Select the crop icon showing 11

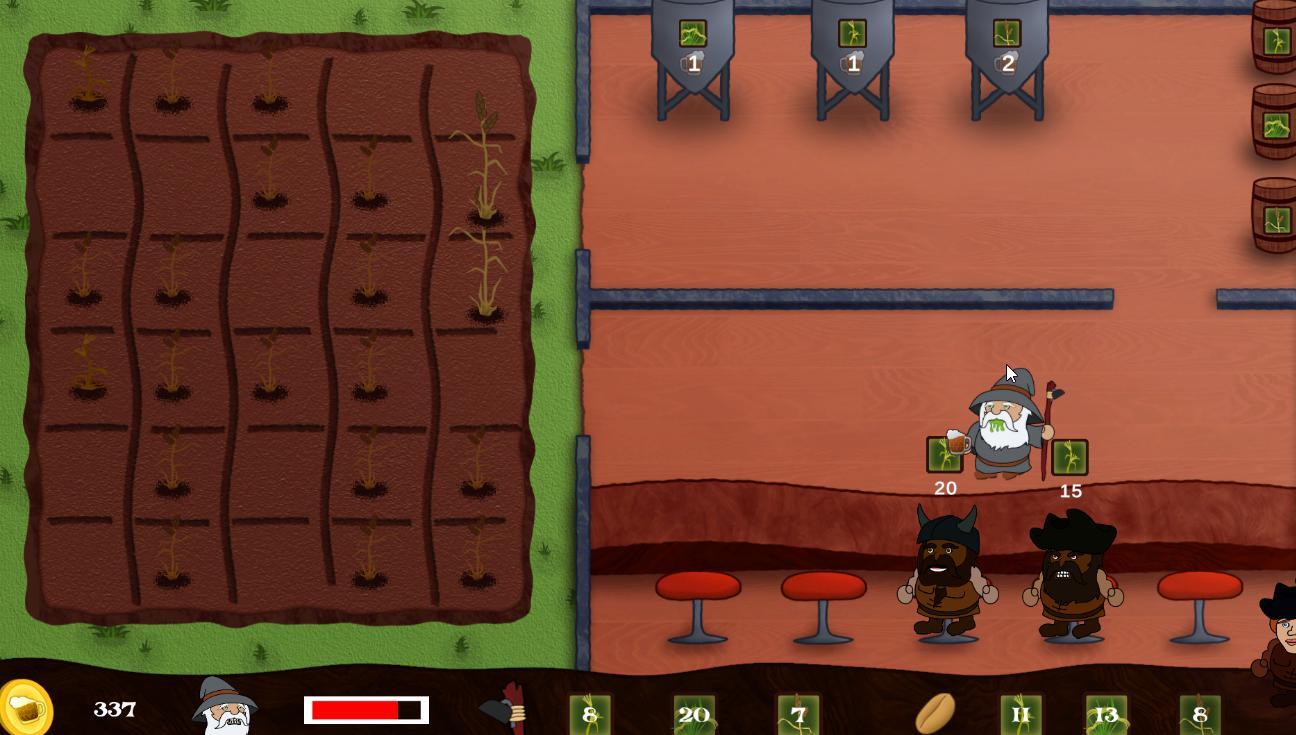(x=1021, y=712)
